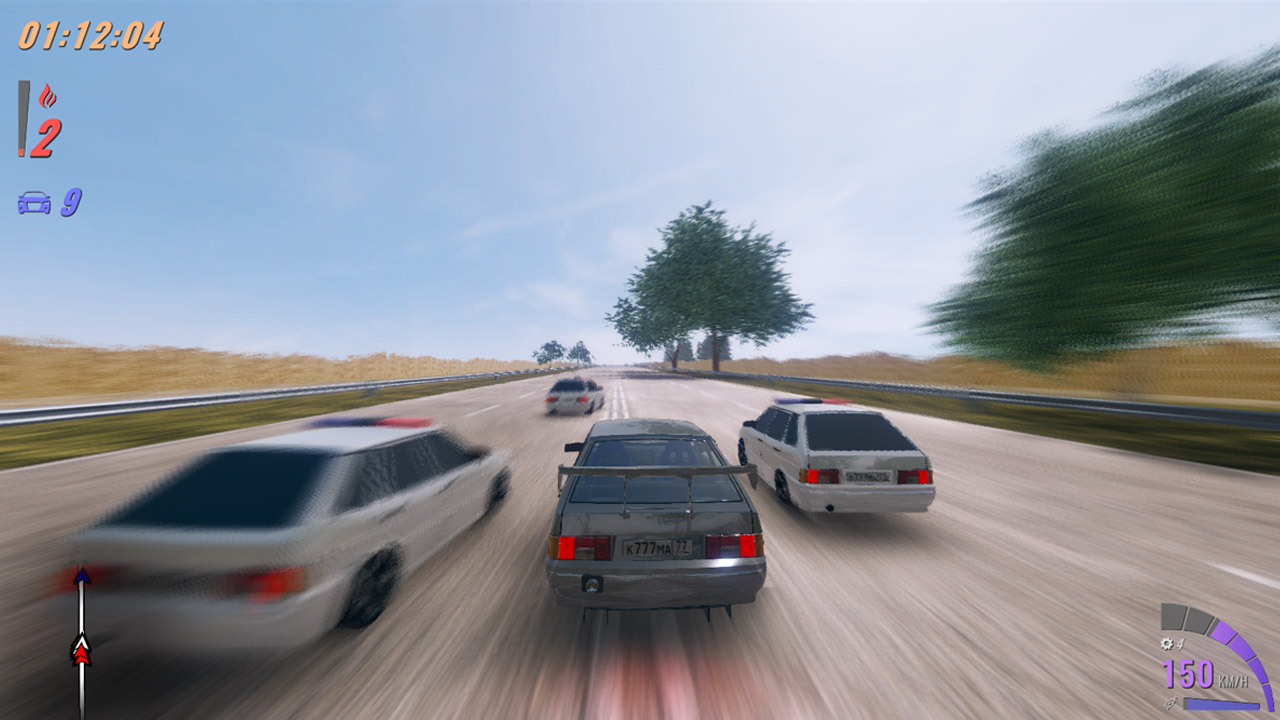1280x720 pixels.
Task: Click the gear cogwheel indicator icon
Action: [1167, 643]
